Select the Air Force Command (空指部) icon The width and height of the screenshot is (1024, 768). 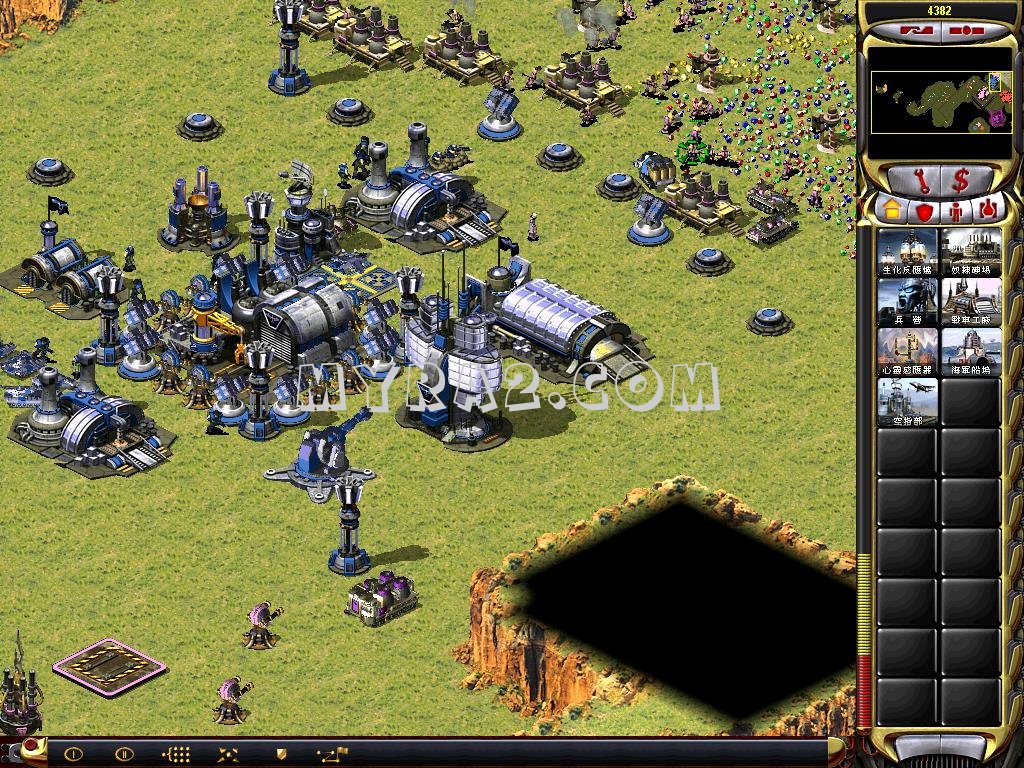click(x=908, y=402)
